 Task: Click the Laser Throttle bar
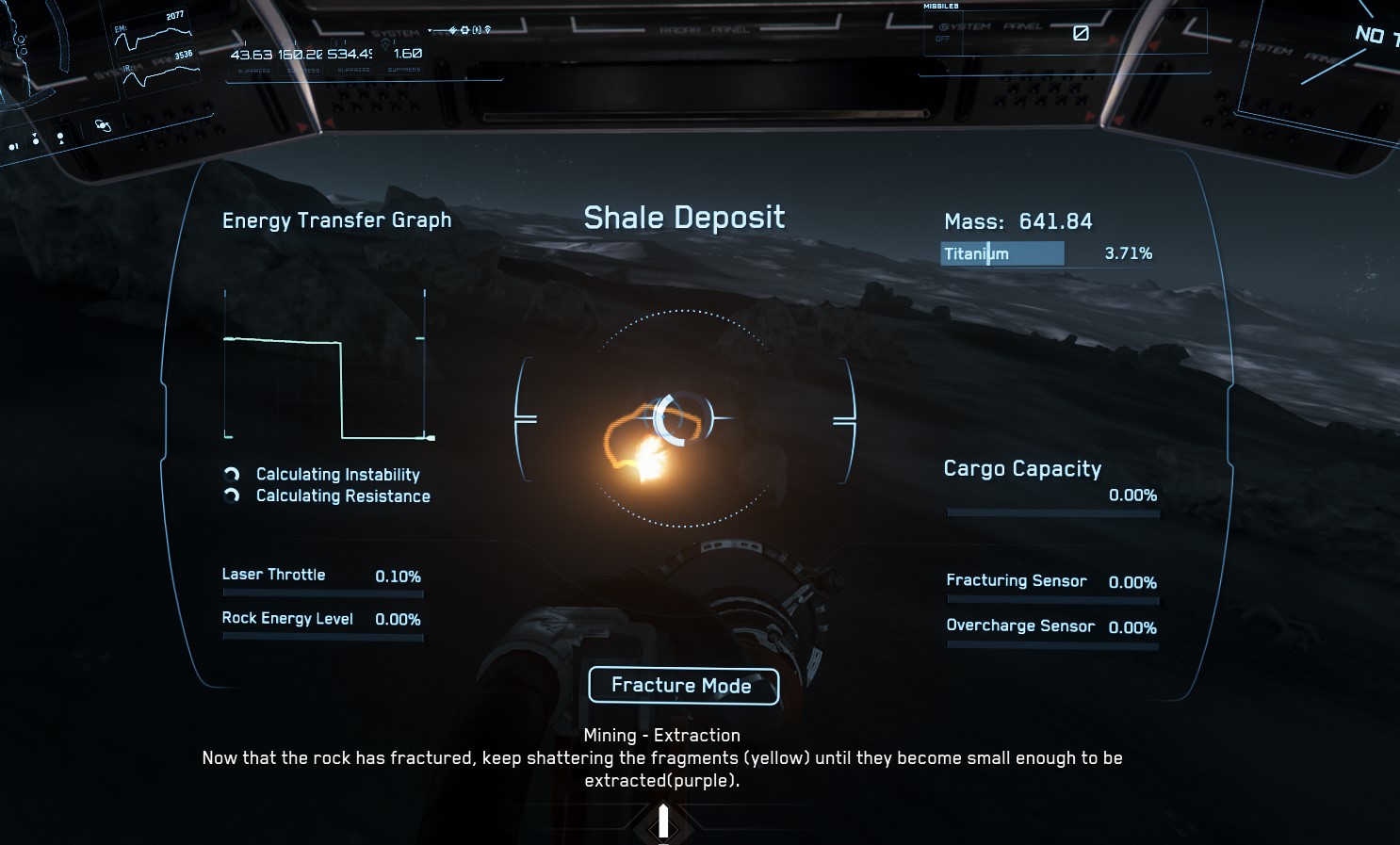click(322, 593)
